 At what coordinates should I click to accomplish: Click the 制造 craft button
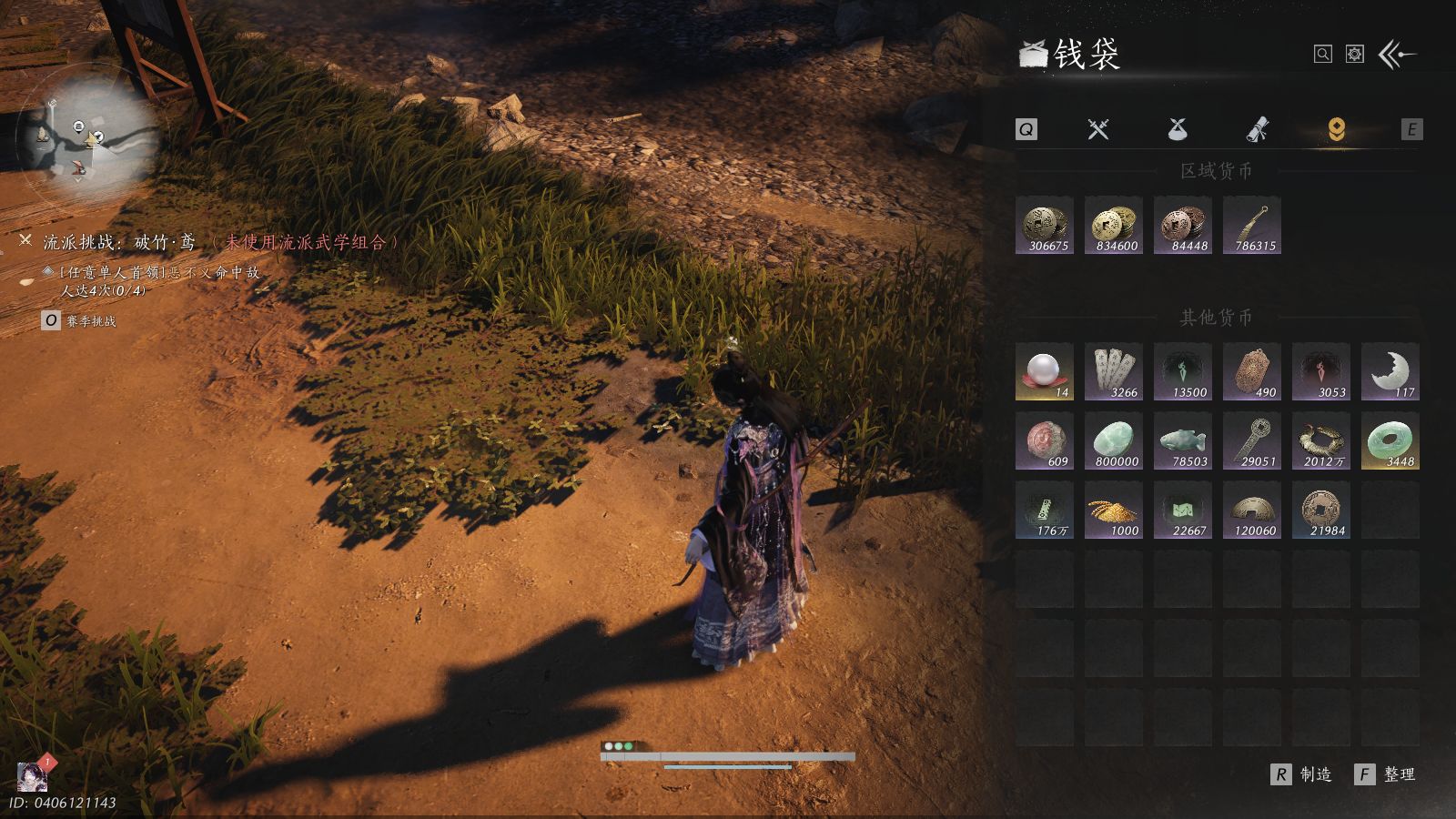pos(1303,774)
